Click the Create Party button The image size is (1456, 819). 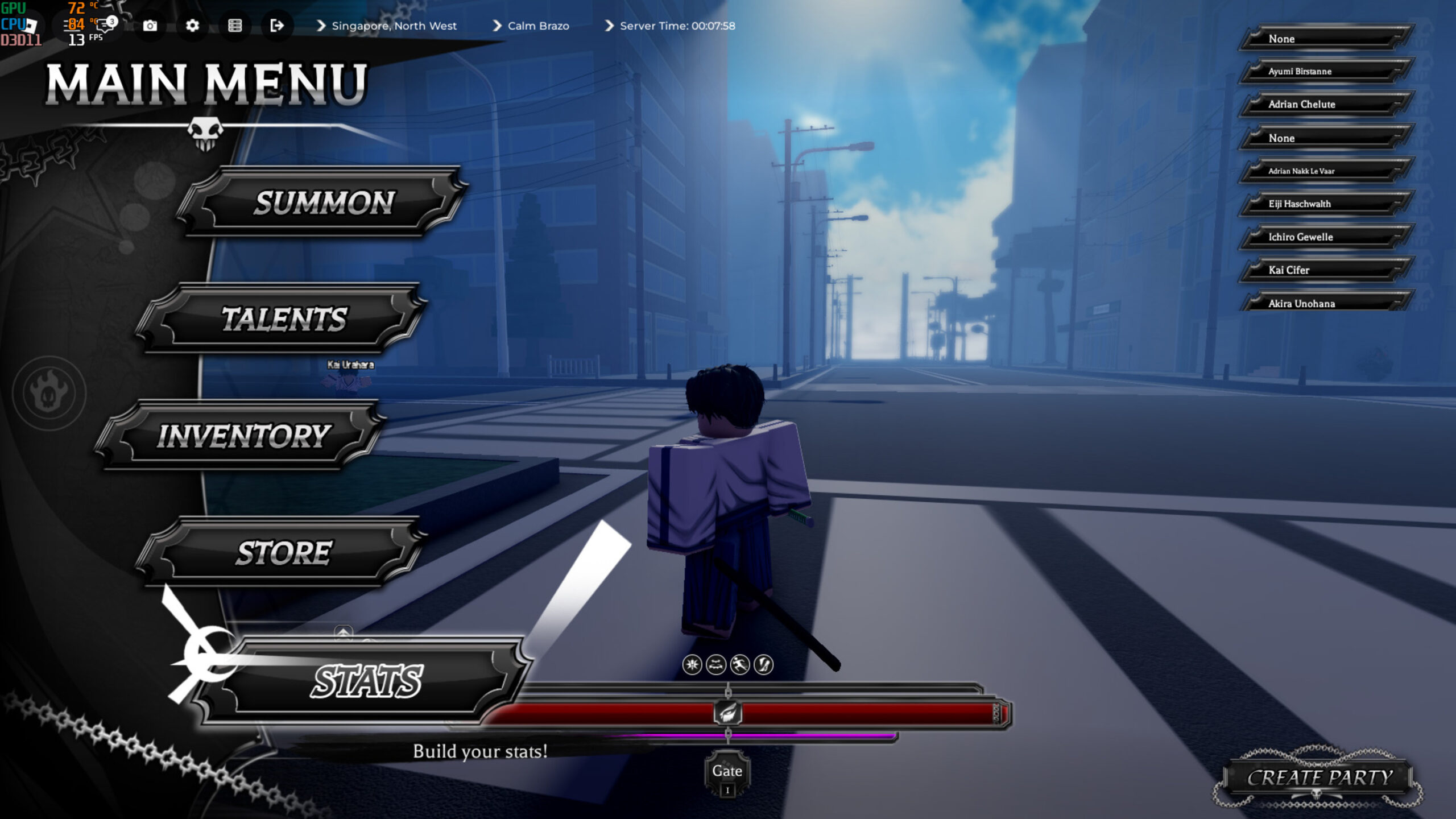pos(1319,777)
